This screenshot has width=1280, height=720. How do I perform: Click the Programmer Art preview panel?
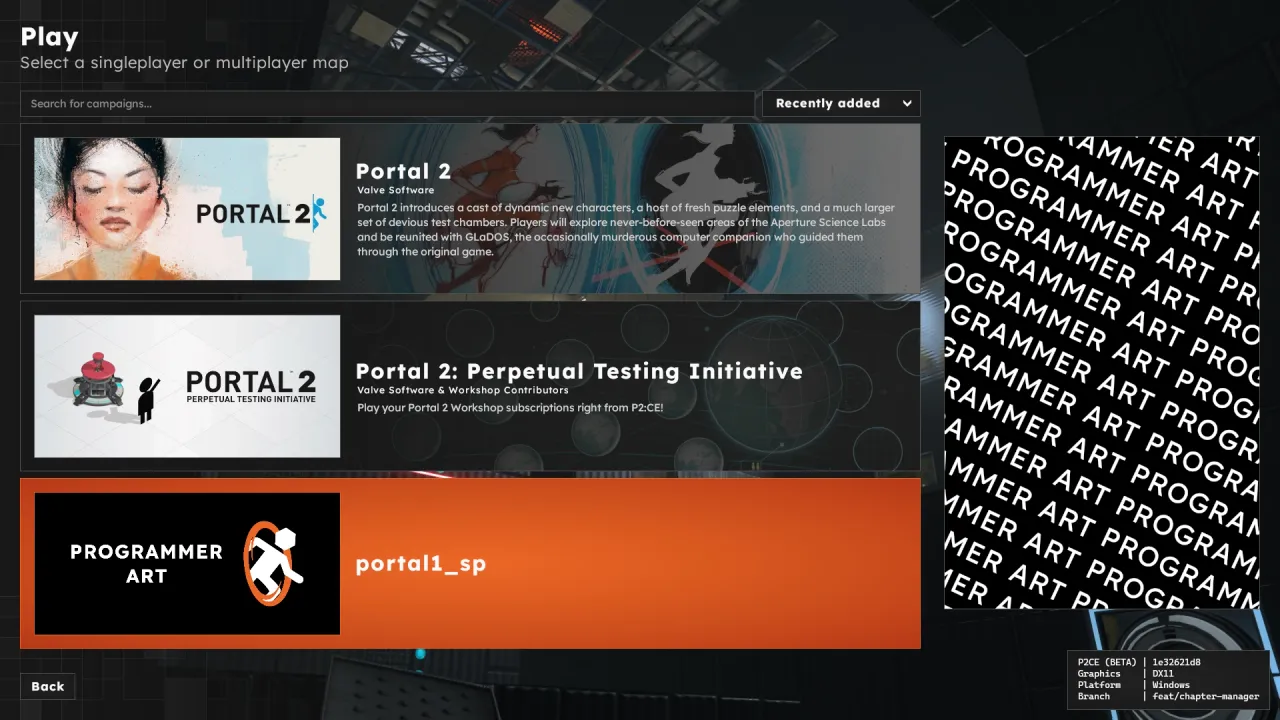coord(1101,370)
